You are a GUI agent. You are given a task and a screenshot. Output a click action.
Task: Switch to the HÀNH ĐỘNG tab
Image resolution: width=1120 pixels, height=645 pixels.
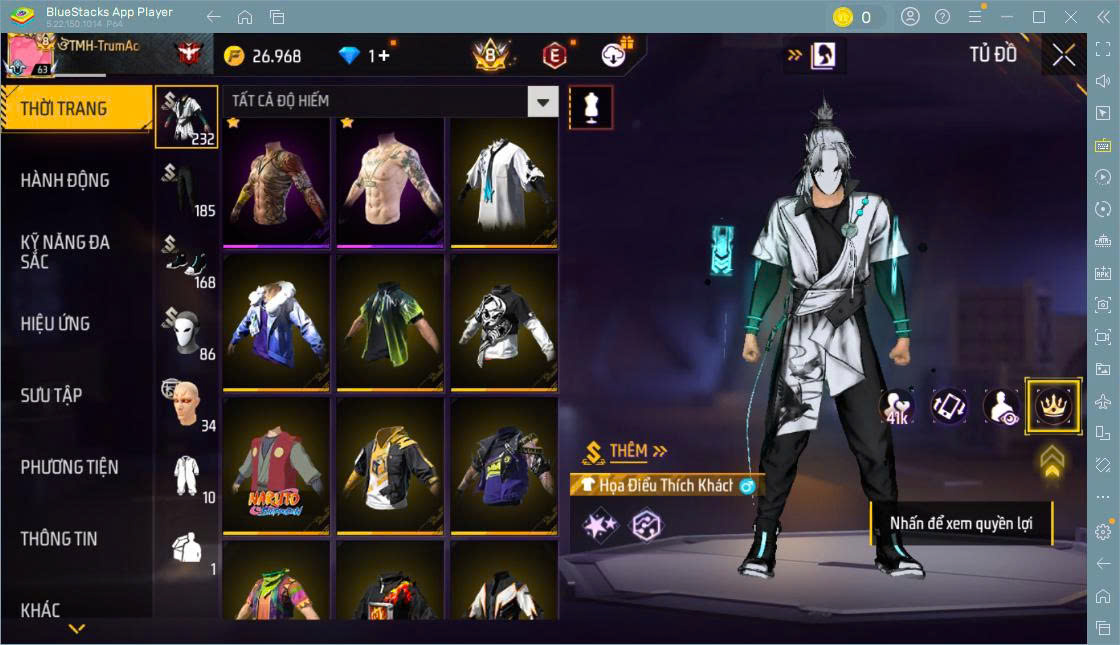tap(65, 181)
